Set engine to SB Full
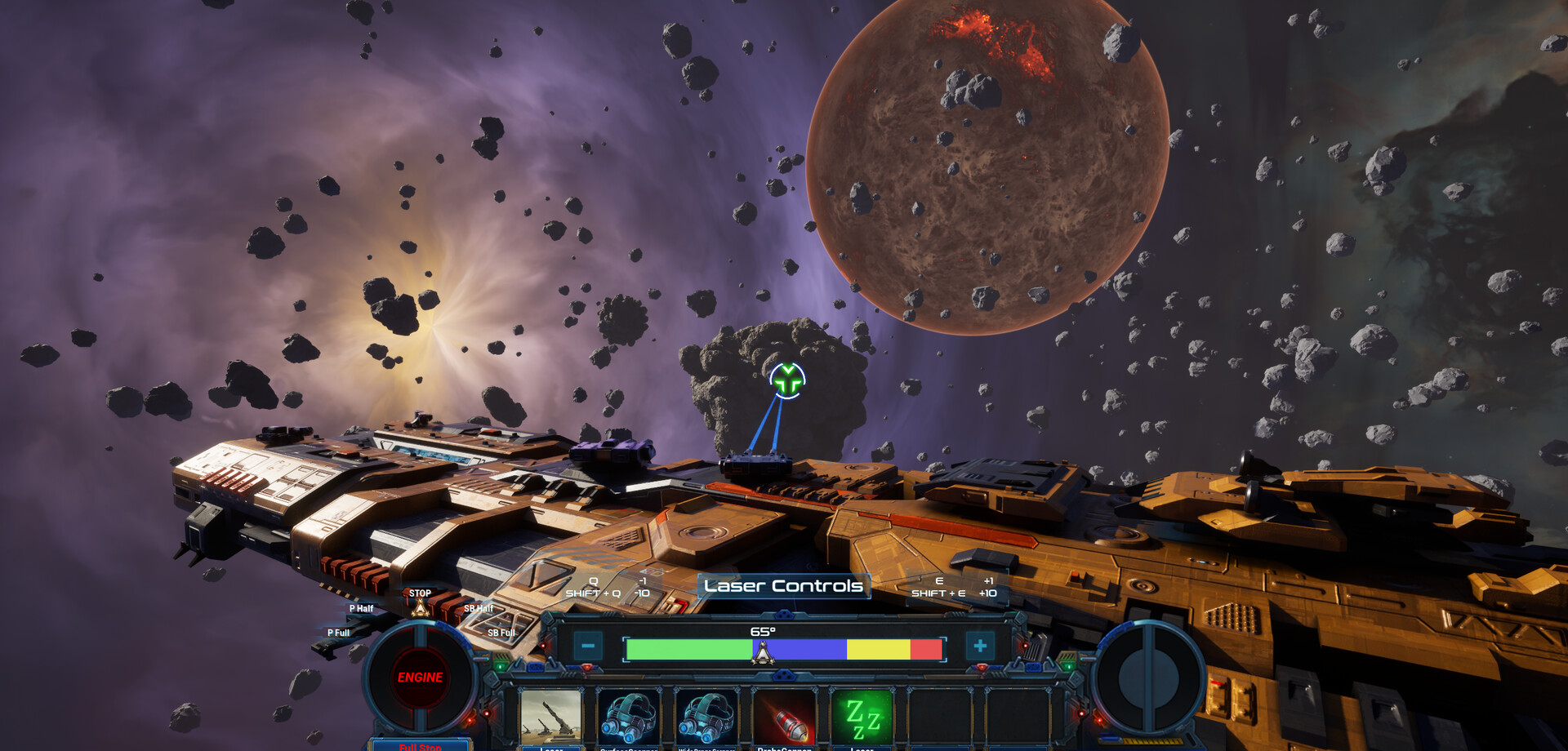Viewport: 1568px width, 751px height. pyautogui.click(x=501, y=633)
